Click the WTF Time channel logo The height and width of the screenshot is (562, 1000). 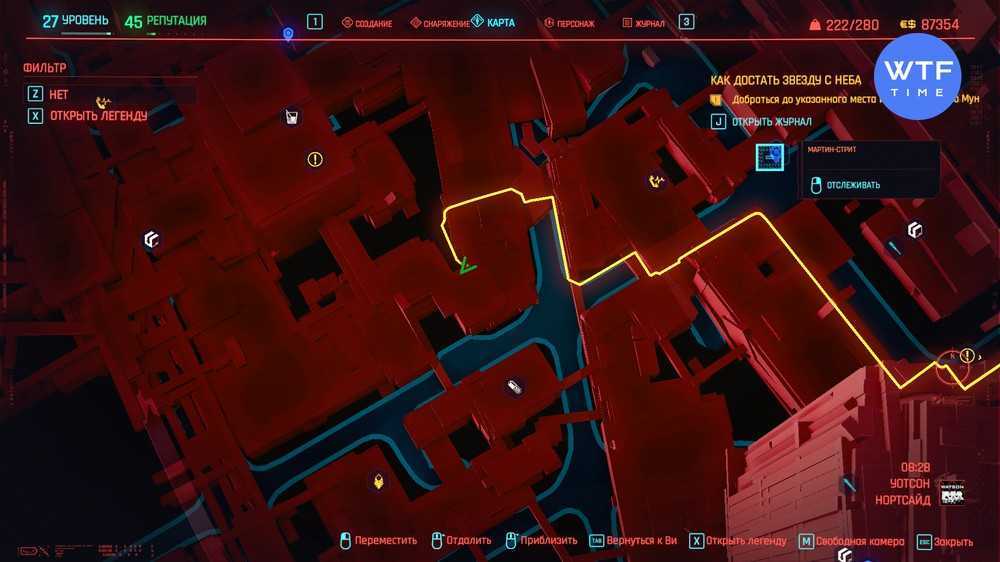coord(917,77)
